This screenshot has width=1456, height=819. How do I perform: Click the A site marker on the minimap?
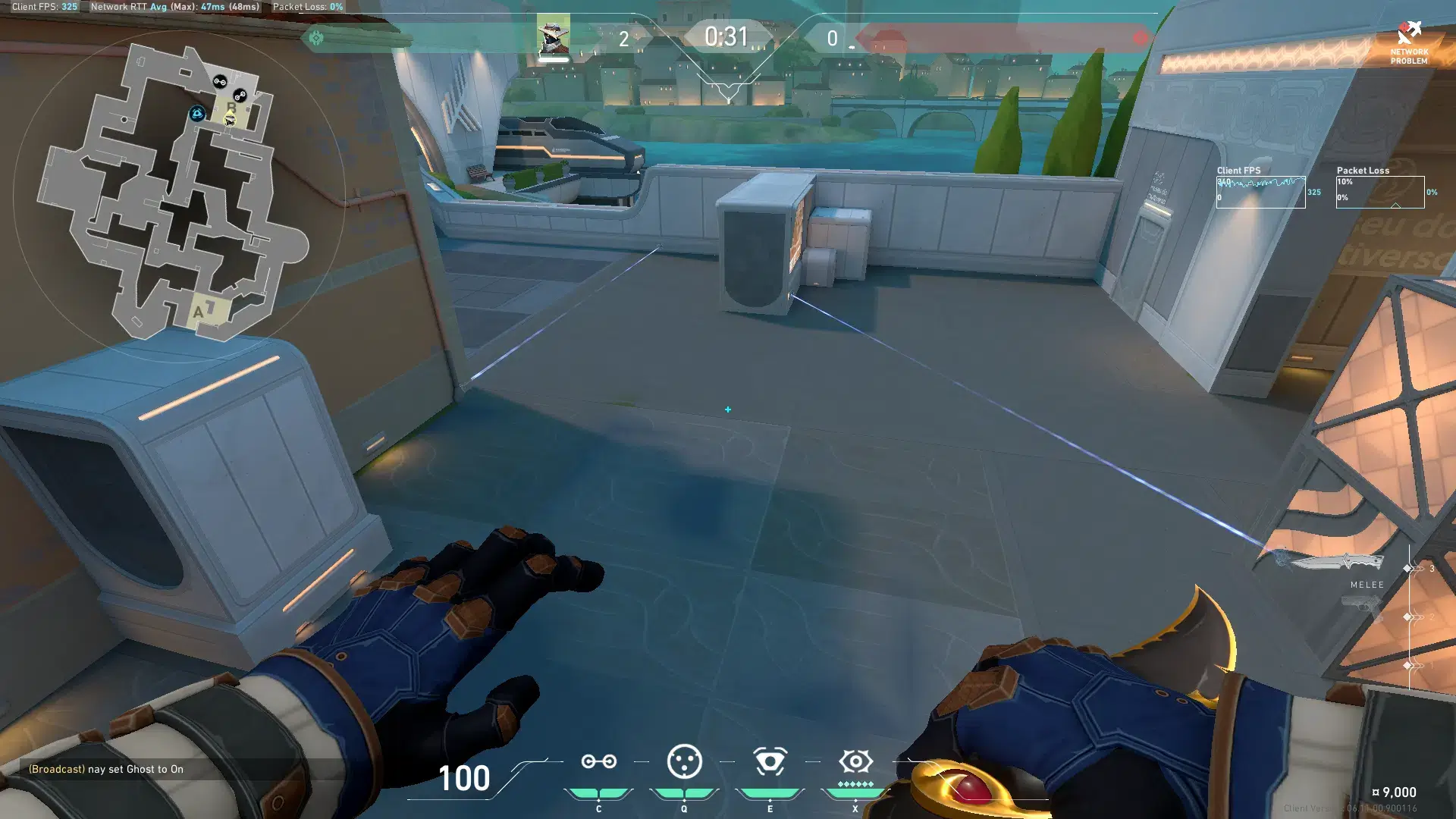[x=199, y=309]
